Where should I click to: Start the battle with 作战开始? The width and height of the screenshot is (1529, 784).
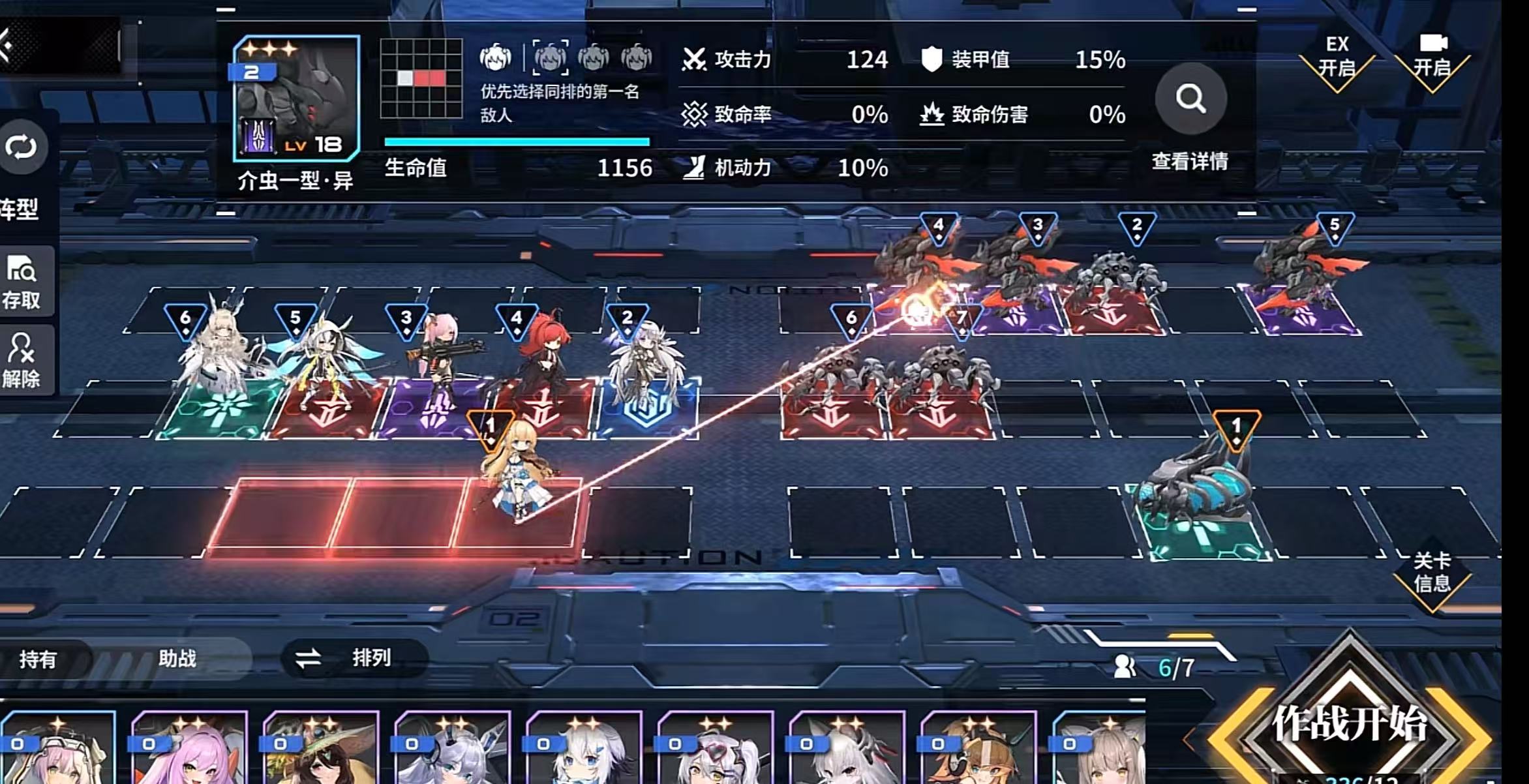[1349, 724]
